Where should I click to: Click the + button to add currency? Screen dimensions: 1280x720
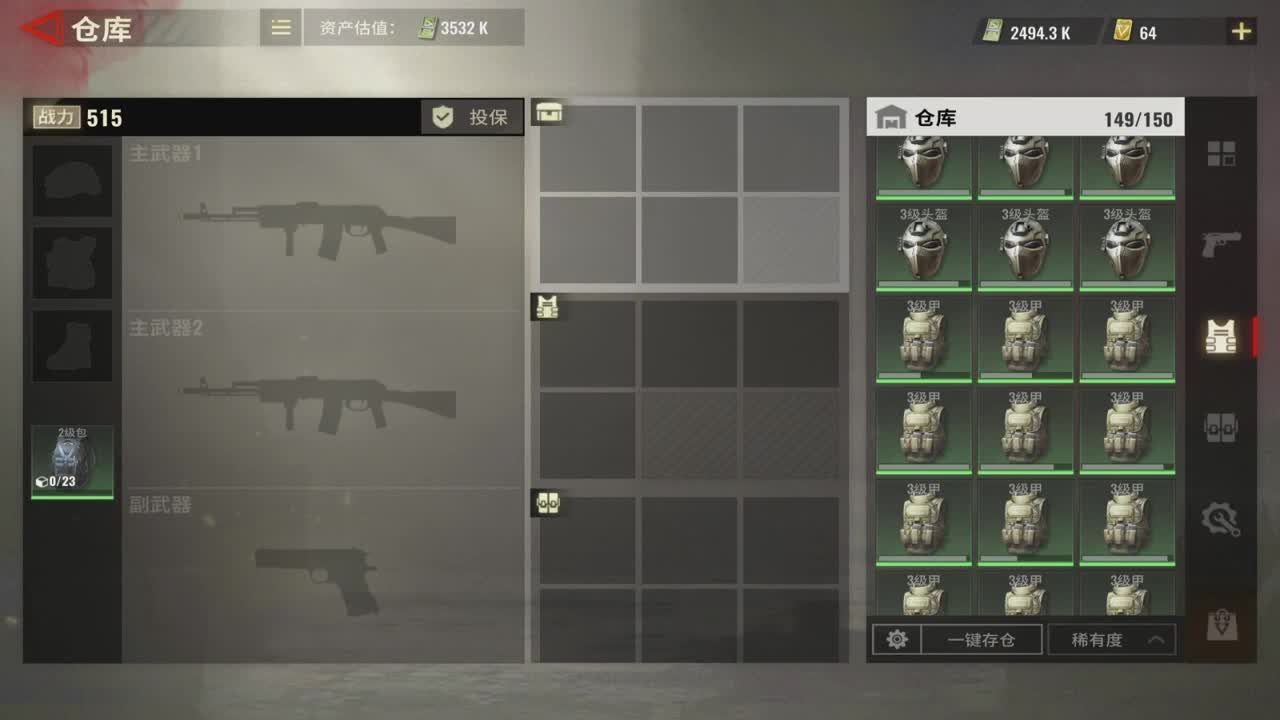pos(1240,31)
